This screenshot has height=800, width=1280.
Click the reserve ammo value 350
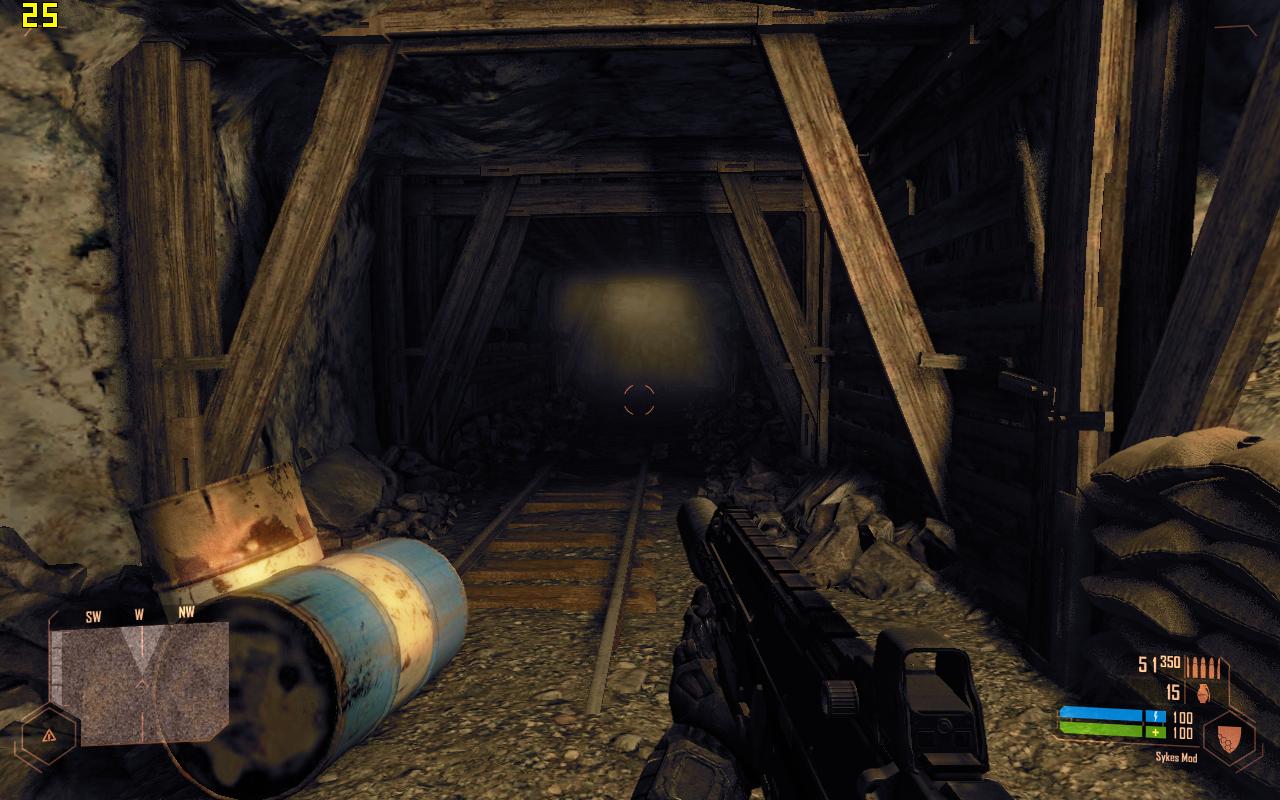(1169, 662)
